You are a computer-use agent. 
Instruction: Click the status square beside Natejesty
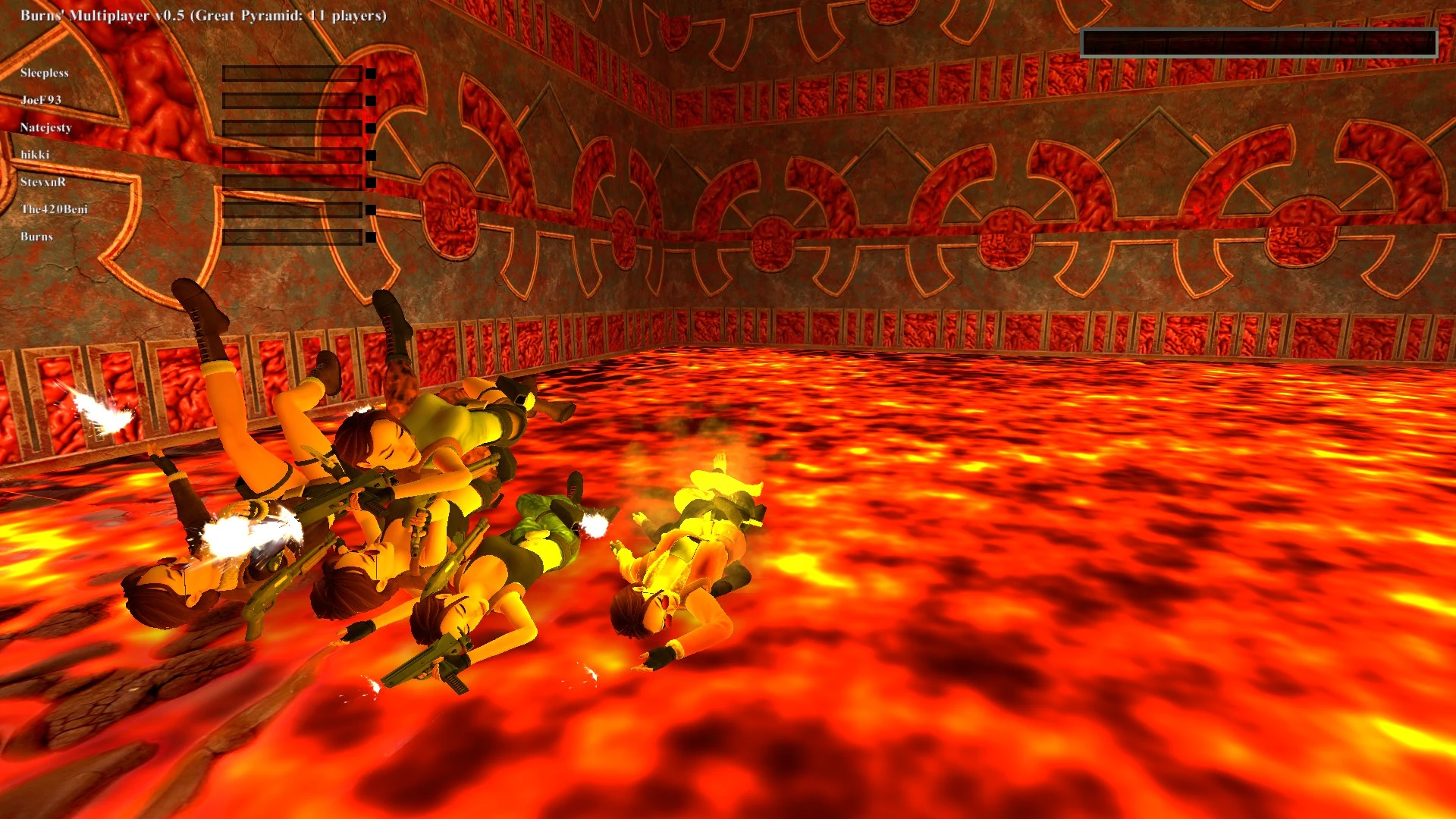click(369, 127)
